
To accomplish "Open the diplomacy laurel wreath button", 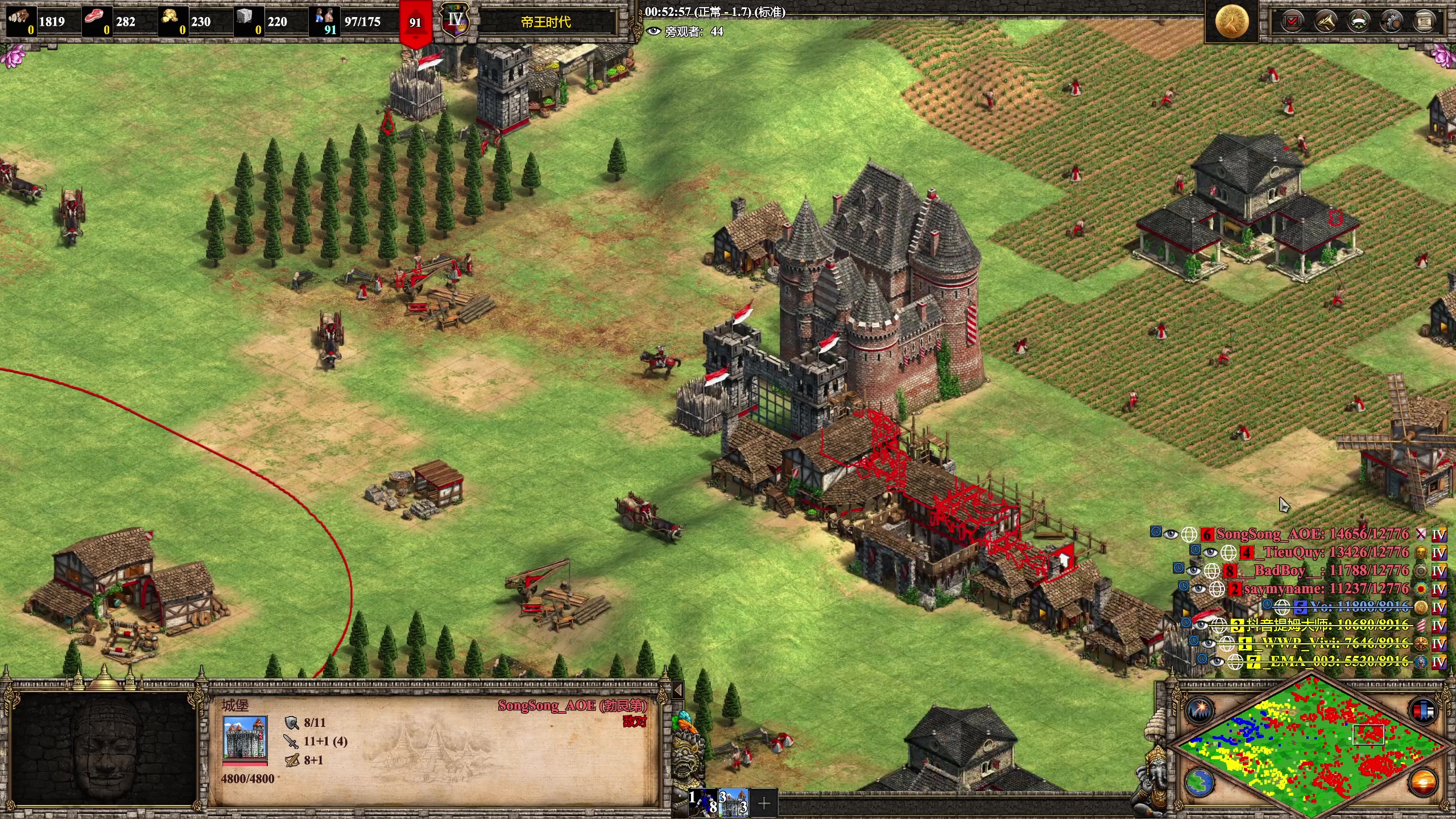I will [x=1359, y=22].
